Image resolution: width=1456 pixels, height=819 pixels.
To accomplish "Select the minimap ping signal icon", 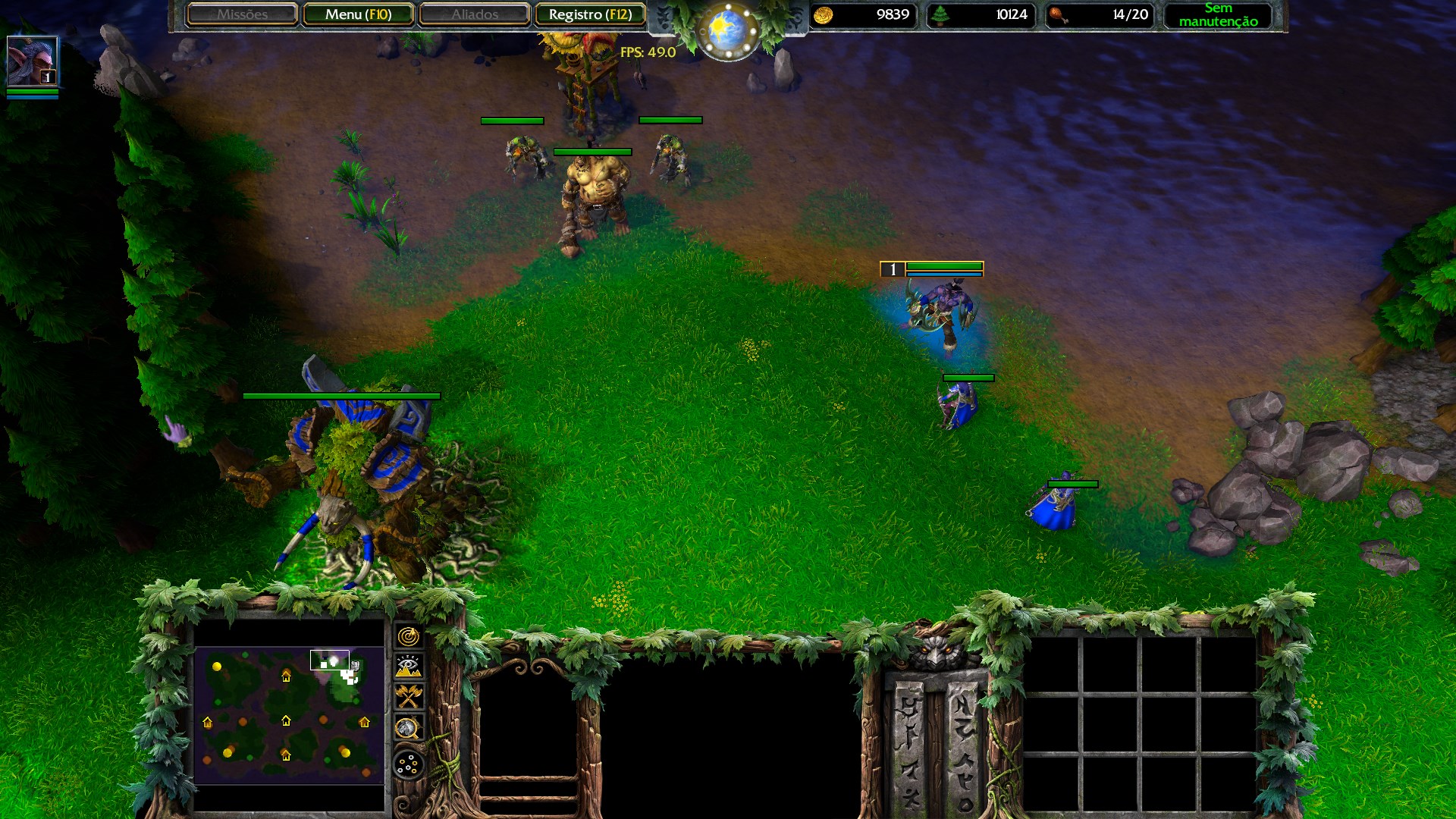I will coord(409,635).
